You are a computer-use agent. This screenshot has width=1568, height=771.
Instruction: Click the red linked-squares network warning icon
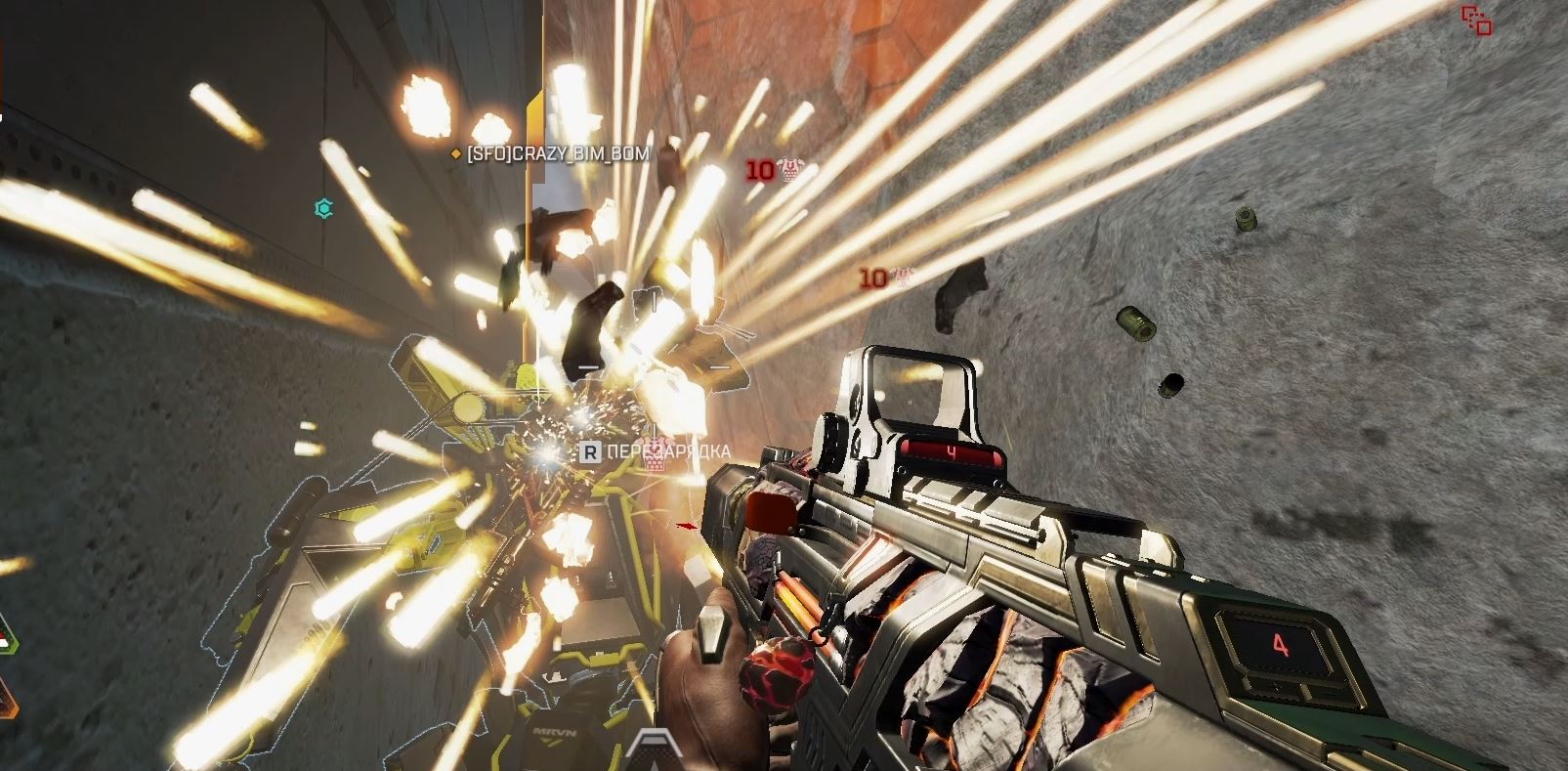click(x=1475, y=20)
